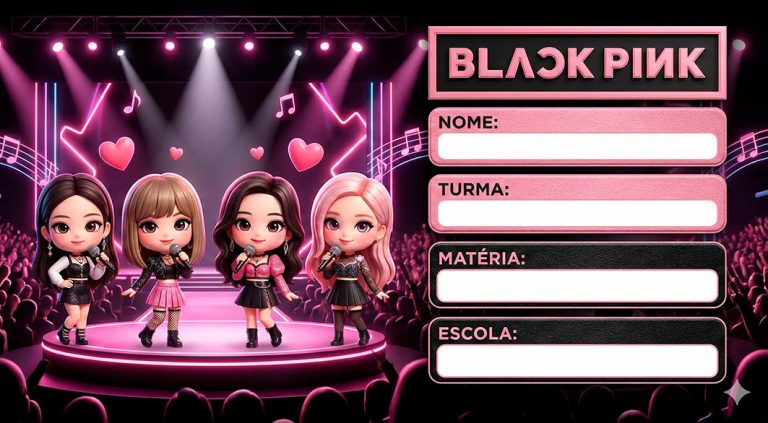Click the TURMA input box
Viewport: 768px width, 423px height.
577,213
